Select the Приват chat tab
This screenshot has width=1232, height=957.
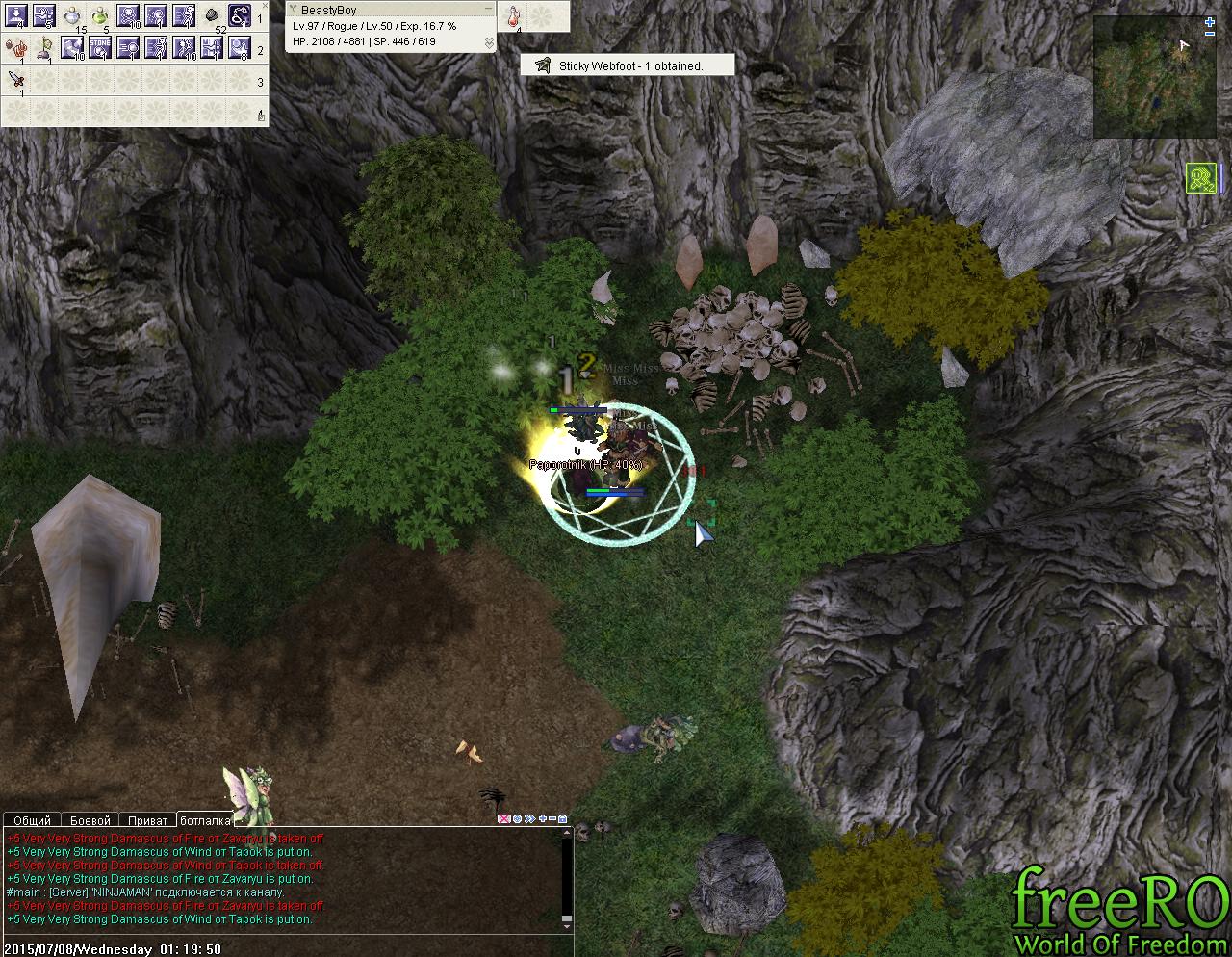[147, 820]
